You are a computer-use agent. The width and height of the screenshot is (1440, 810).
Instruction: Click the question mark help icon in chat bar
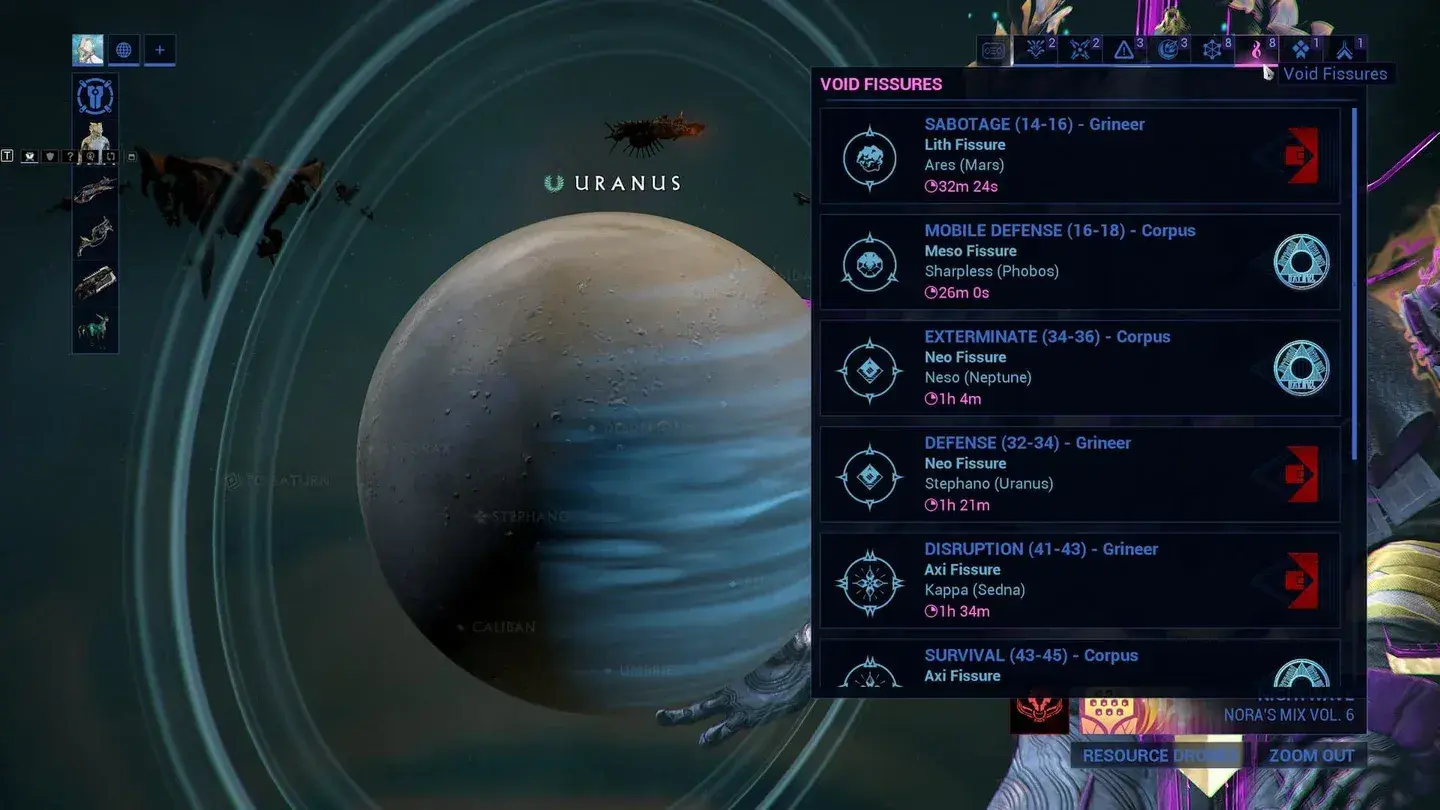click(71, 157)
